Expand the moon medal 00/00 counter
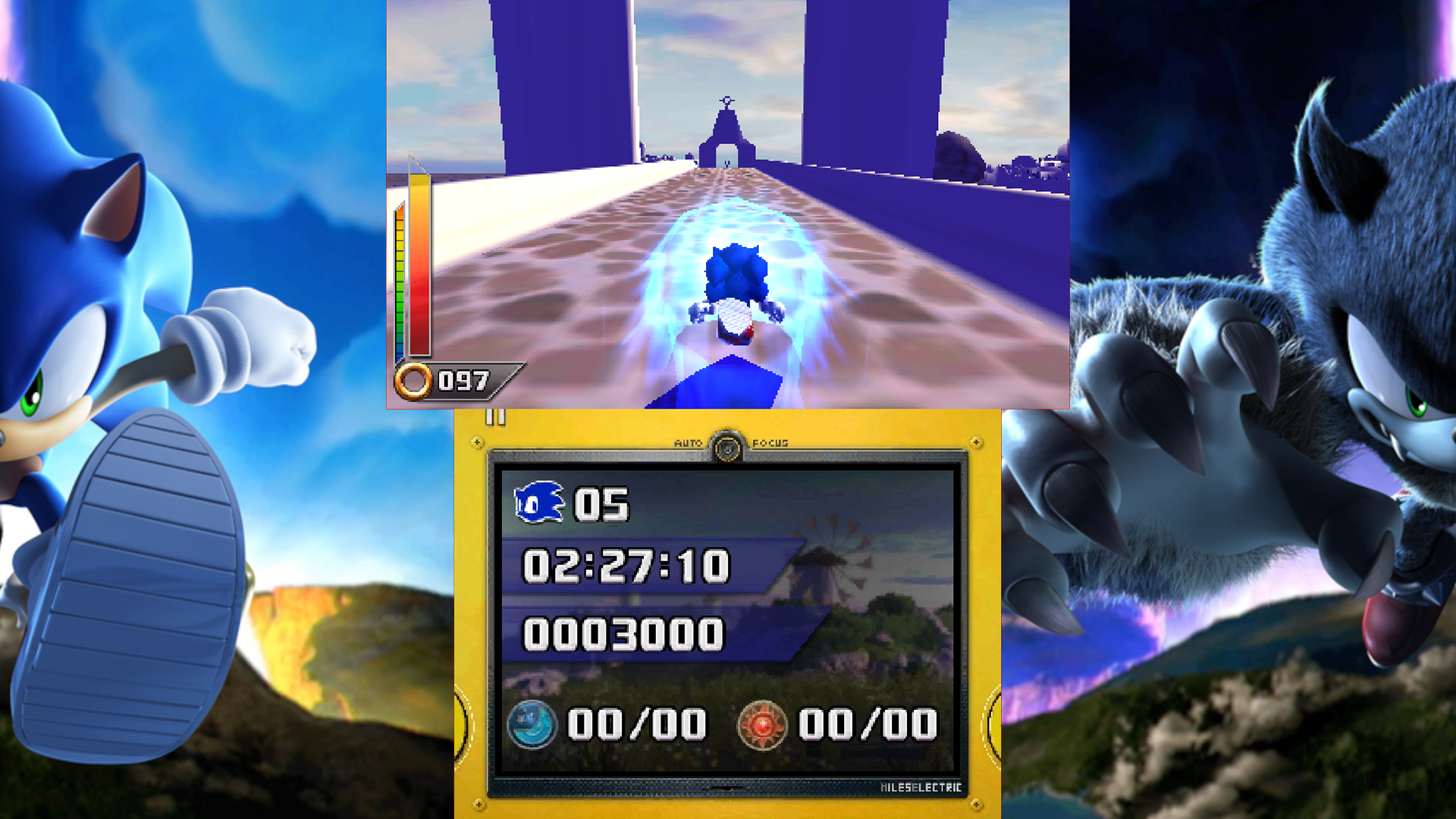Image resolution: width=1456 pixels, height=819 pixels. [637, 724]
